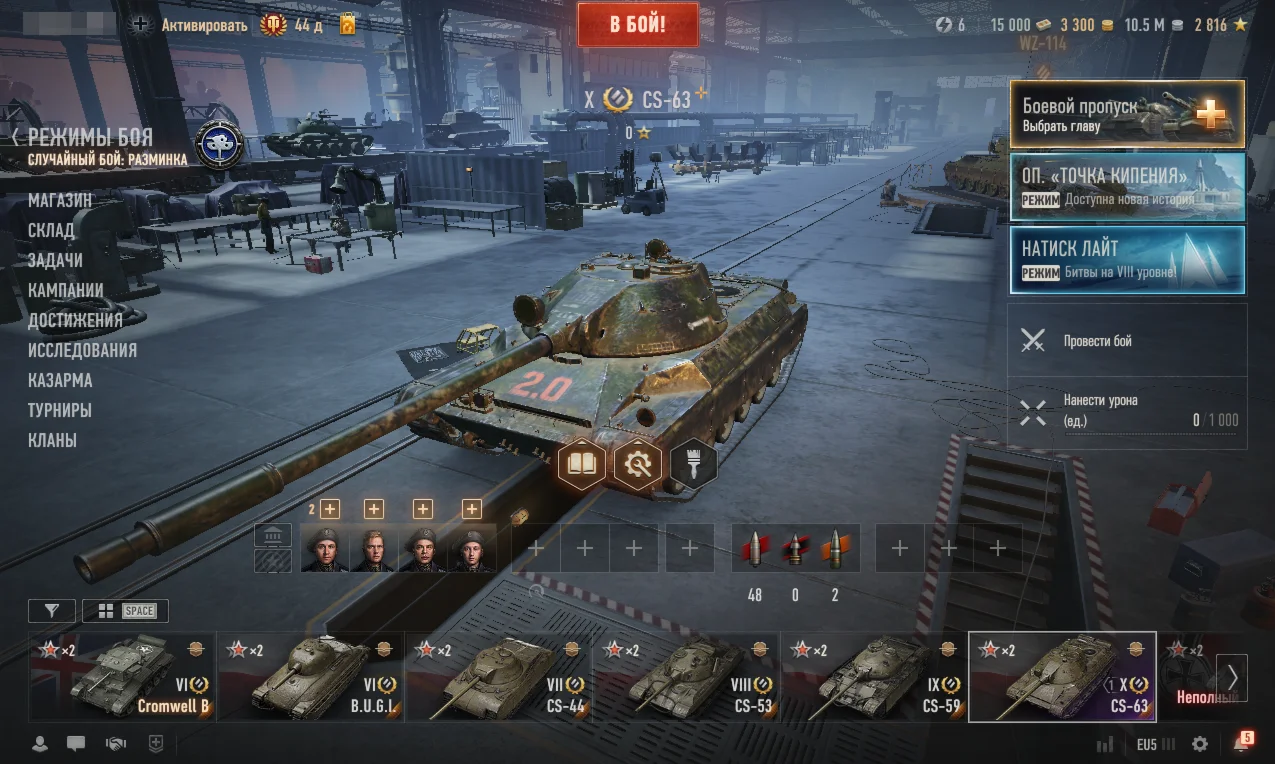The image size is (1275, 764).
Task: Choose the CS-53 tank in the carousel
Action: pos(686,677)
